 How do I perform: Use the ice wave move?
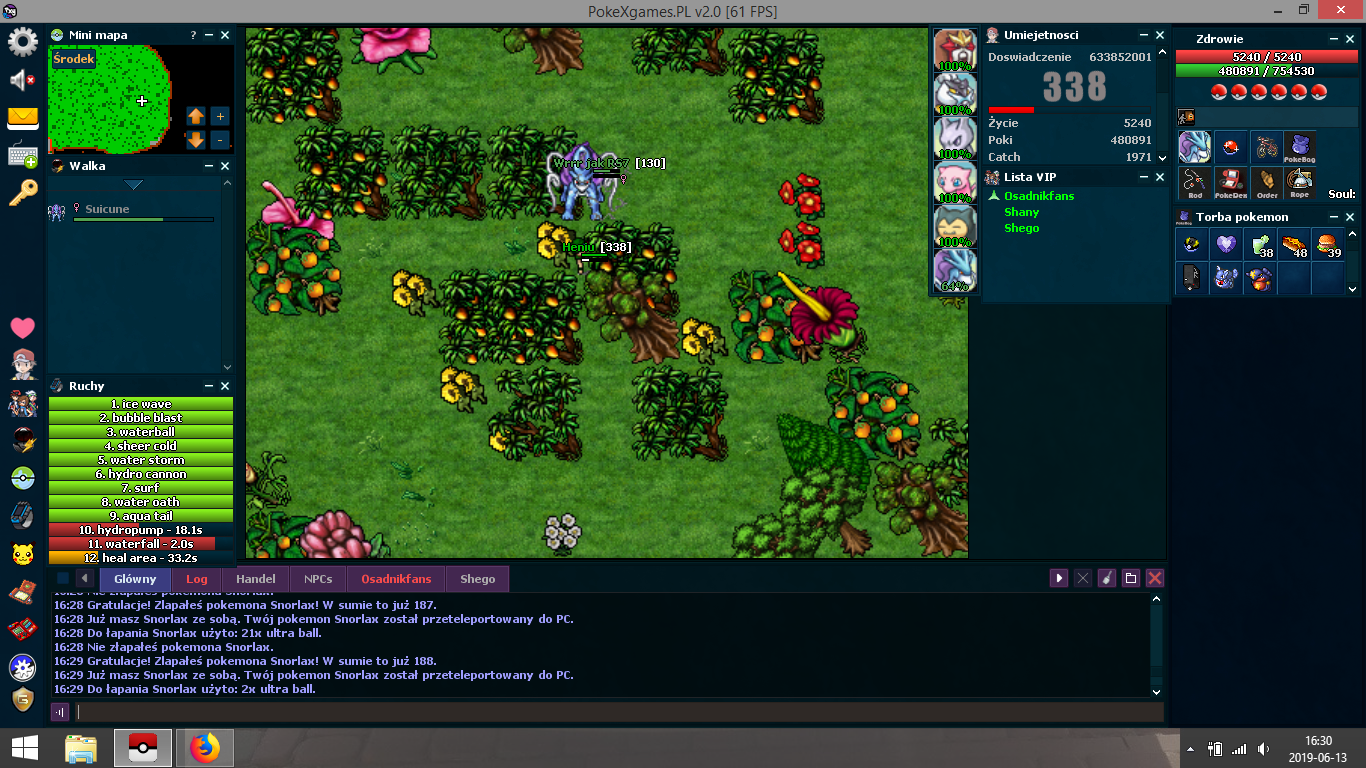coord(141,404)
